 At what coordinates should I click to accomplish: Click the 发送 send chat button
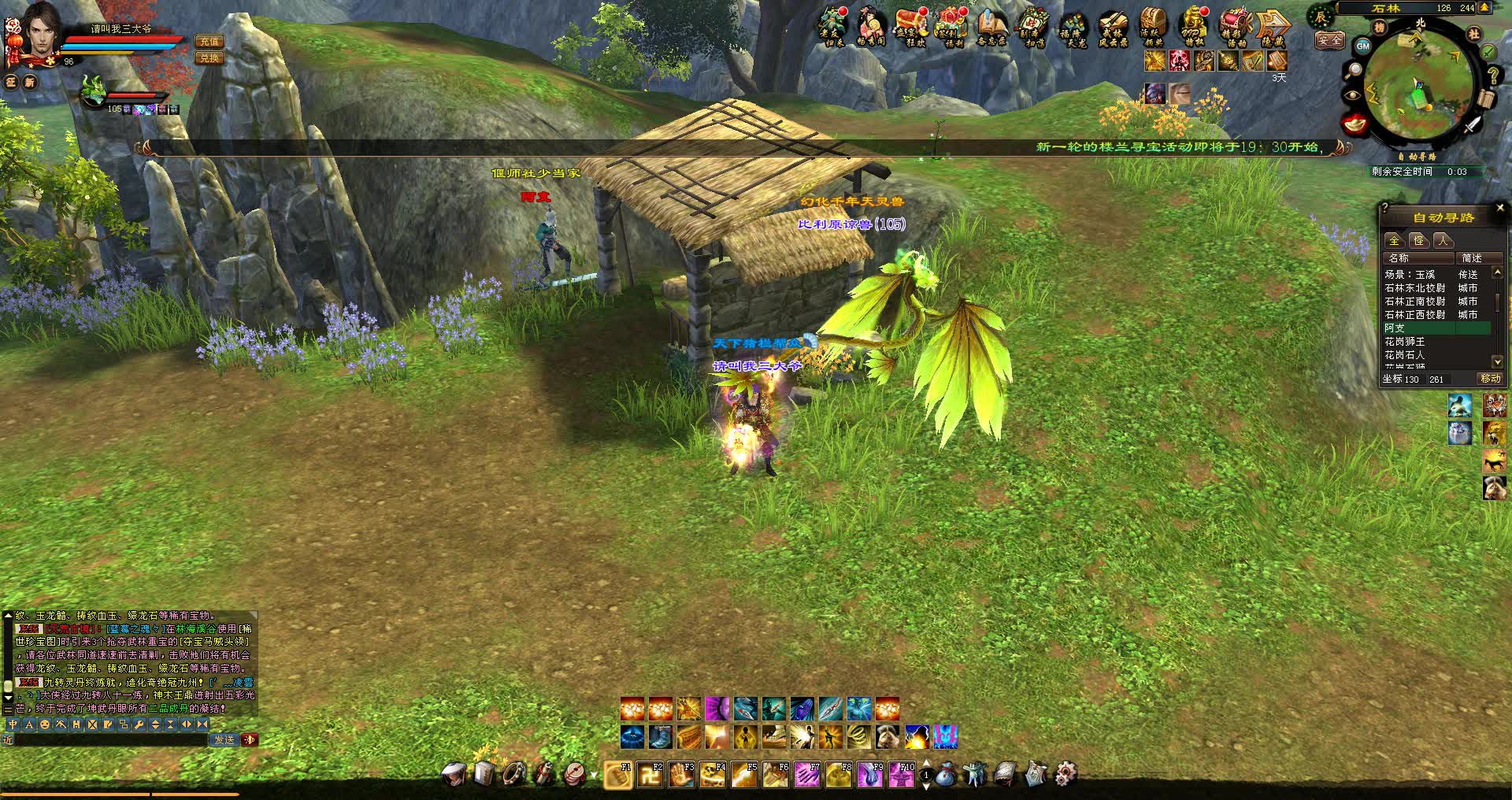point(224,739)
